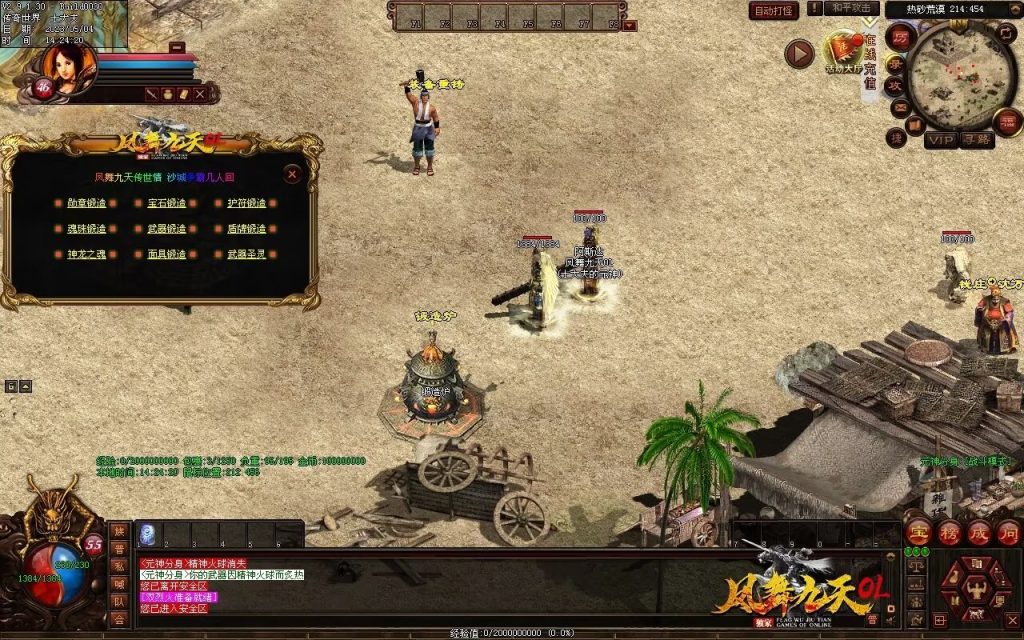Click the female character portrait
The width and height of the screenshot is (1024, 640).
pos(69,68)
